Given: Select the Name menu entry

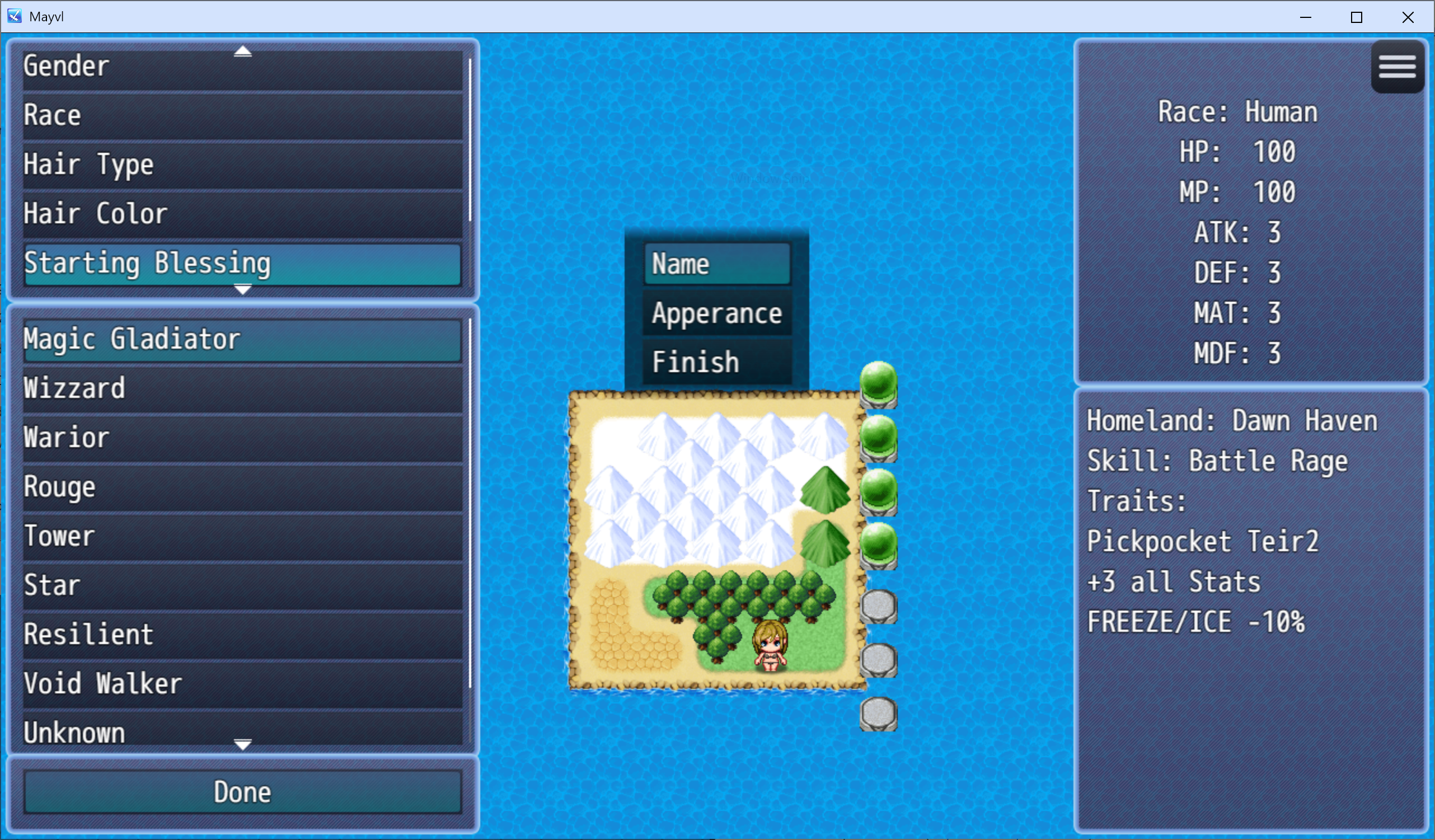Looking at the screenshot, I should (716, 264).
